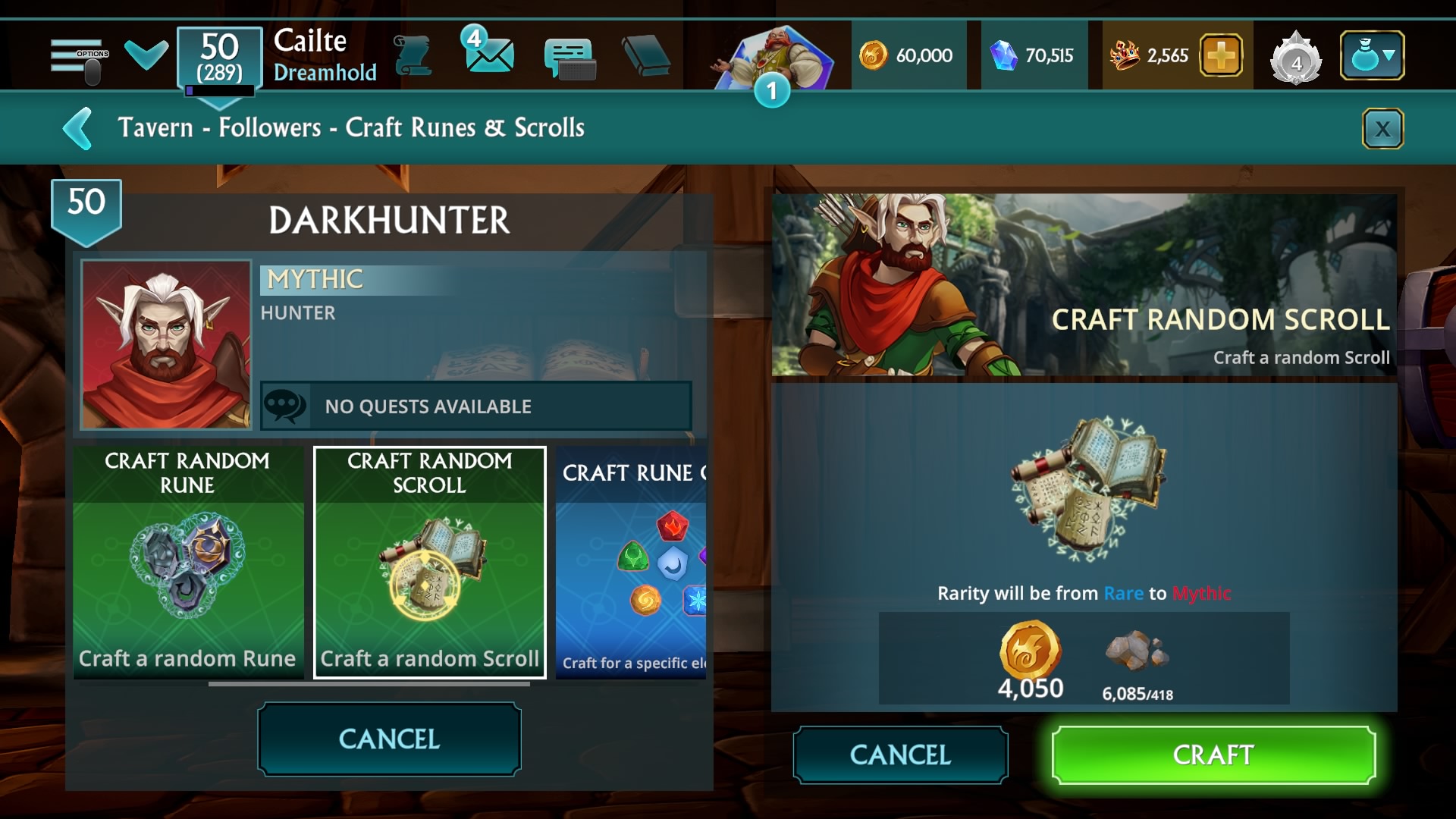Screen dimensions: 1456x819
Task: Go back using the left arrow
Action: [x=78, y=129]
